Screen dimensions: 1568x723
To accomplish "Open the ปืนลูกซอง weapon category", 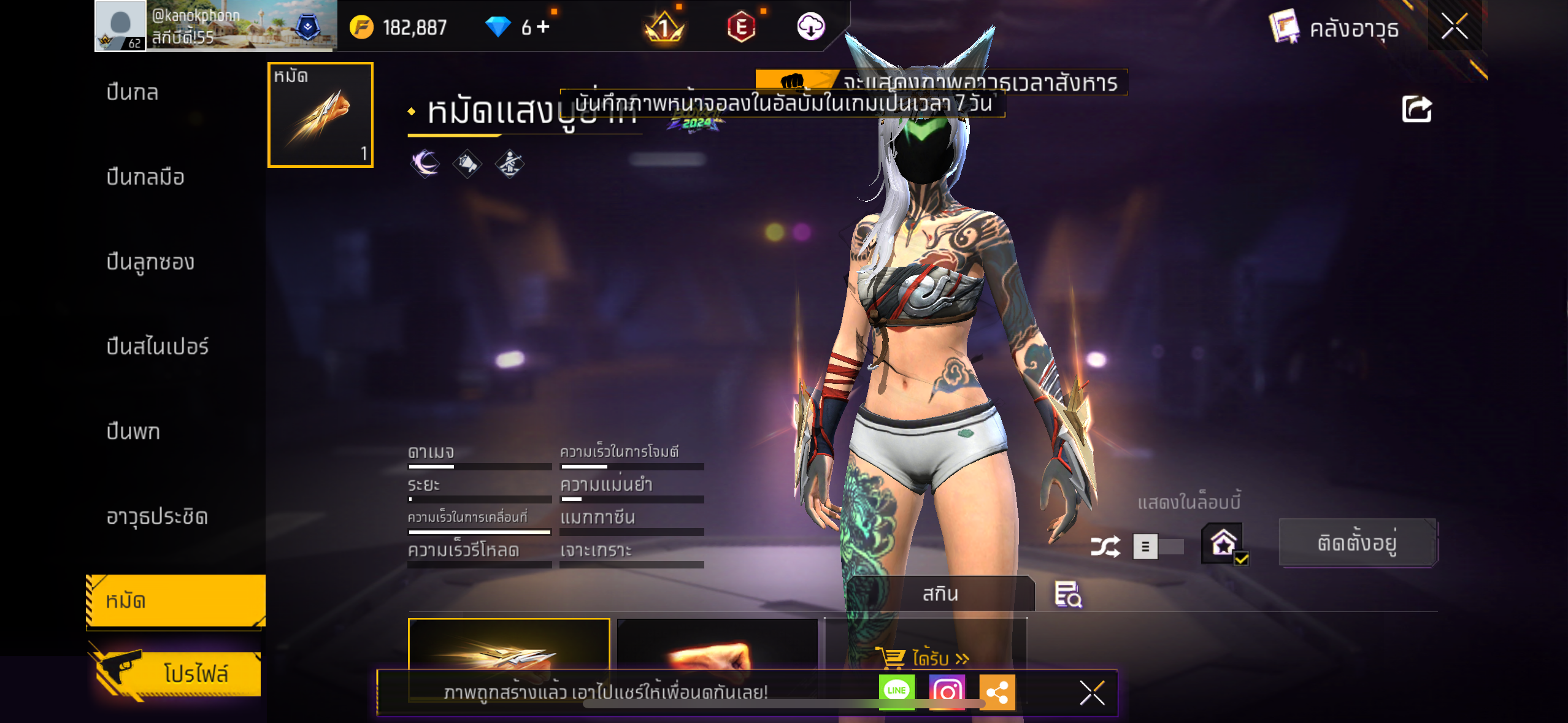I will coord(150,262).
